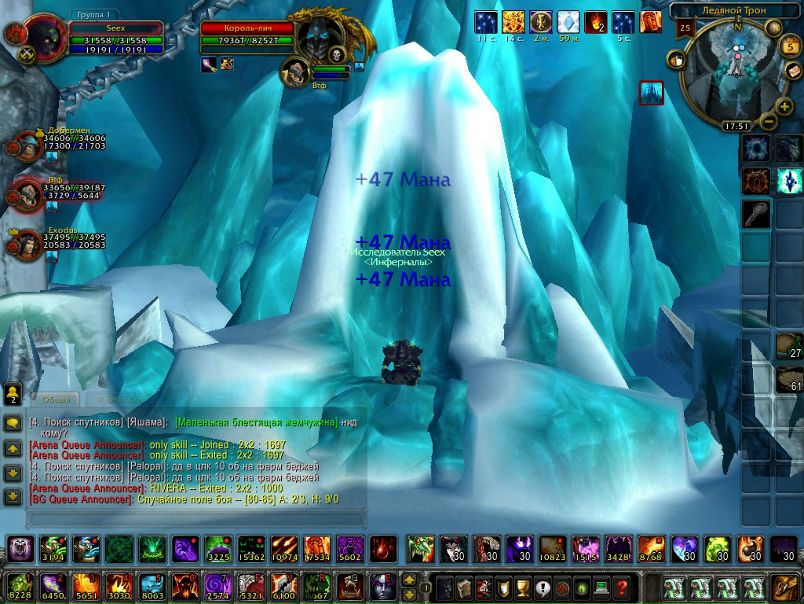
Task: Cast the fire spell numbered 5651
Action: [x=86, y=586]
